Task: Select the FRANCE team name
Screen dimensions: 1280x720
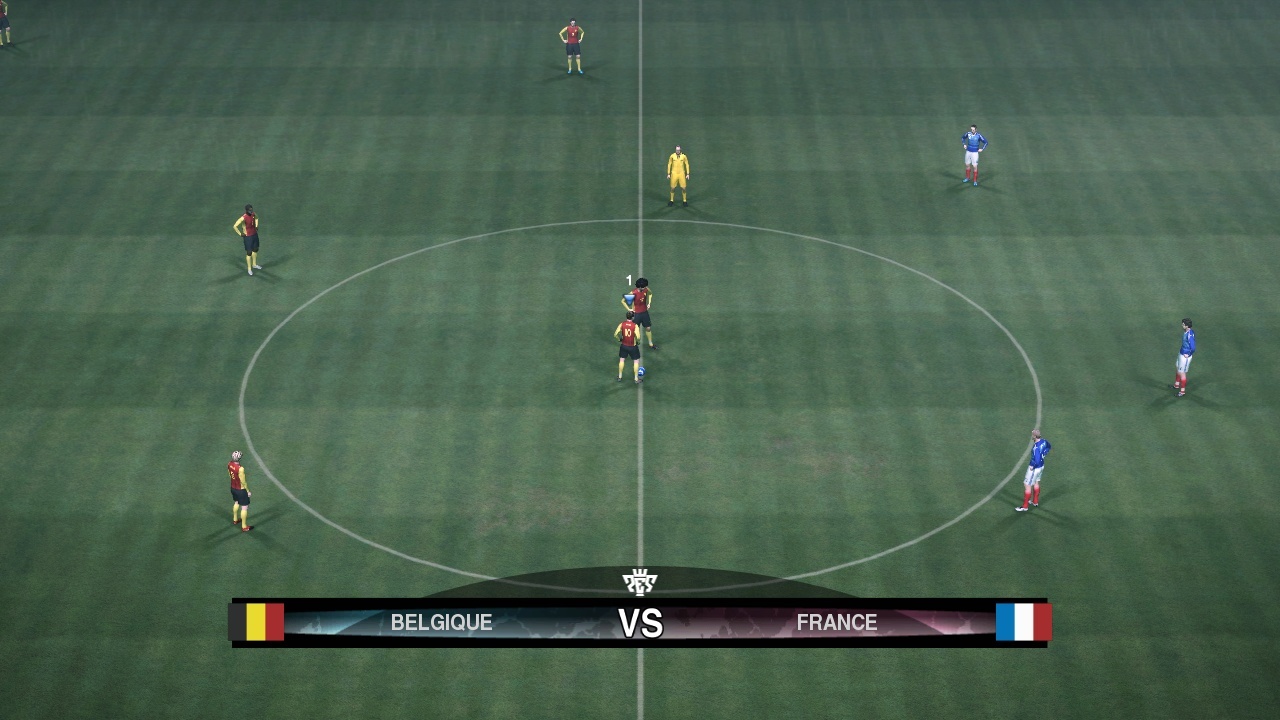Action: 838,622
